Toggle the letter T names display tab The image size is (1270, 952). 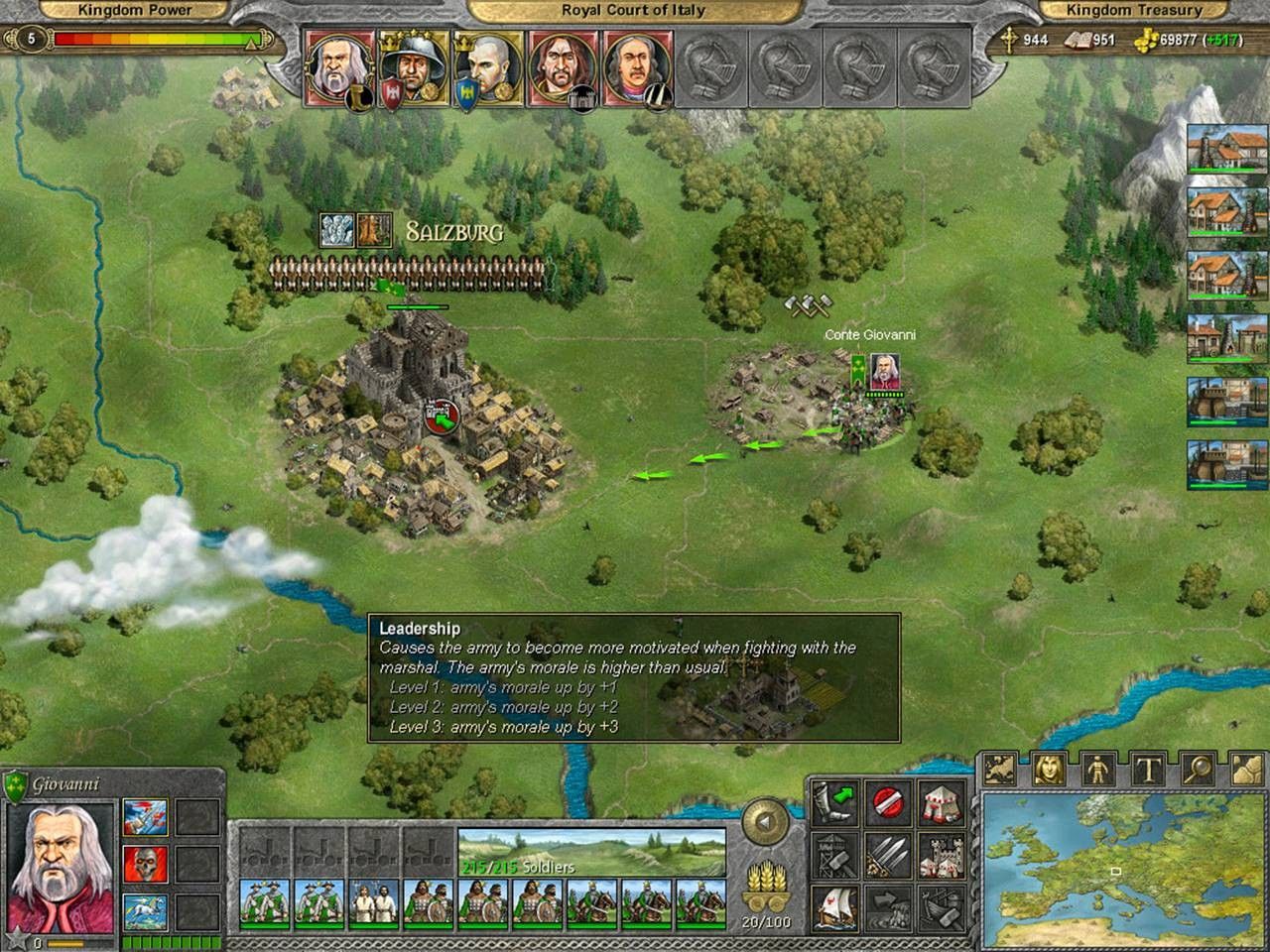pyautogui.click(x=1148, y=770)
